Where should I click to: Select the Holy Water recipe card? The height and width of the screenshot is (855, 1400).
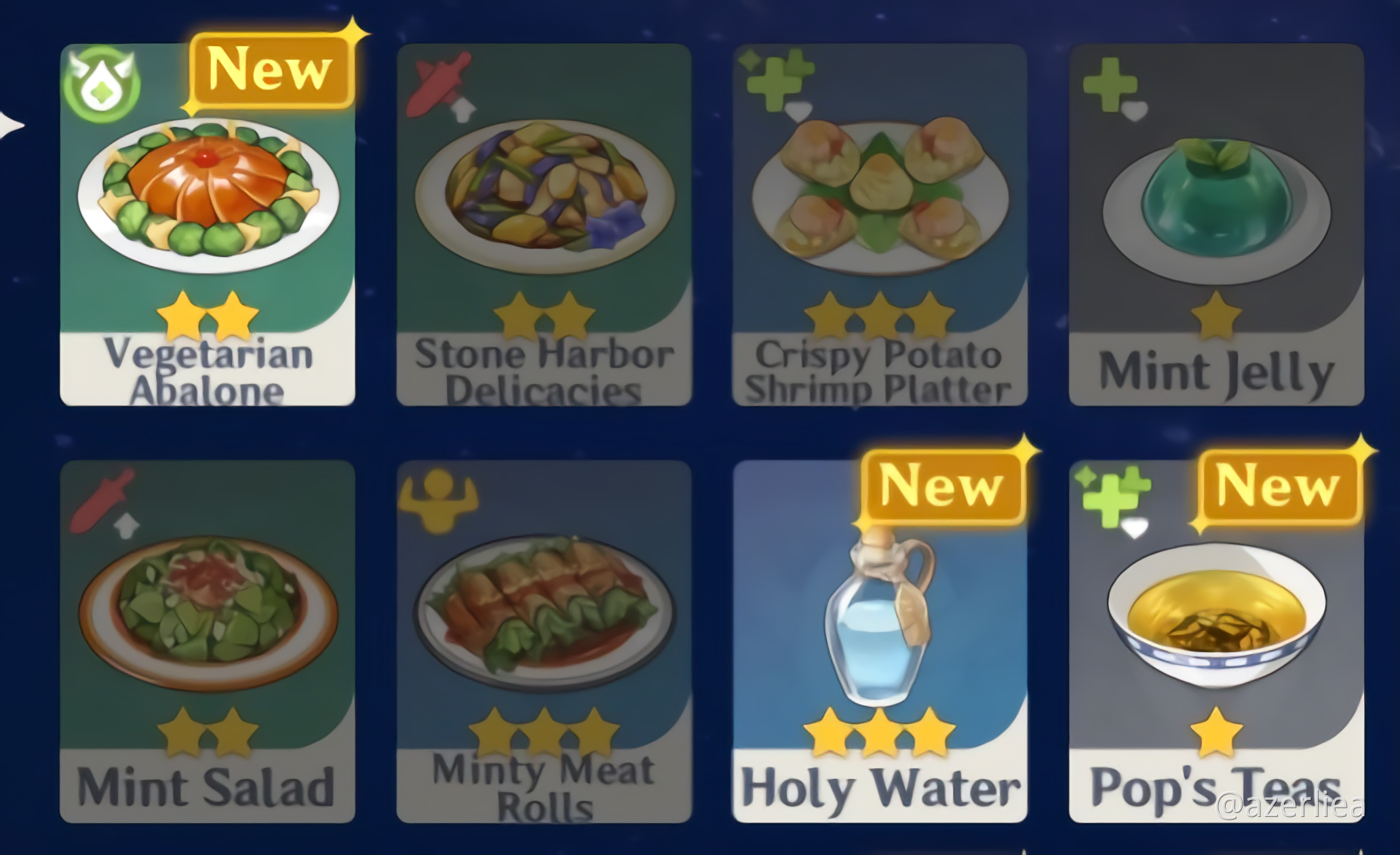pos(882,645)
